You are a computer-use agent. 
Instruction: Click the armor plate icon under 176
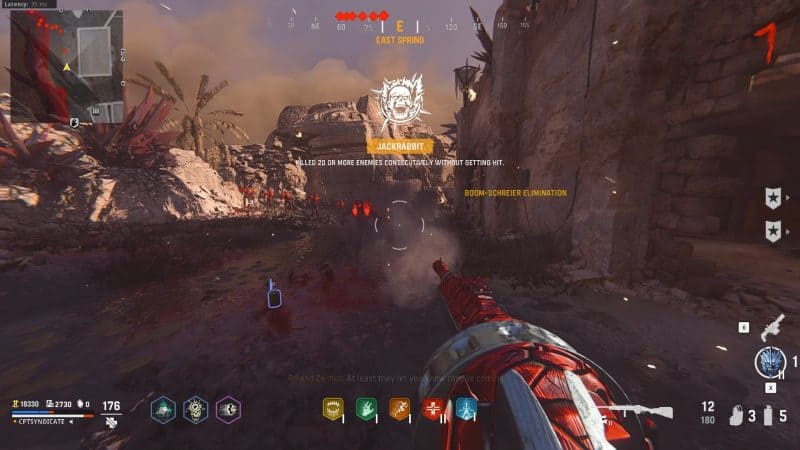pyautogui.click(x=111, y=423)
